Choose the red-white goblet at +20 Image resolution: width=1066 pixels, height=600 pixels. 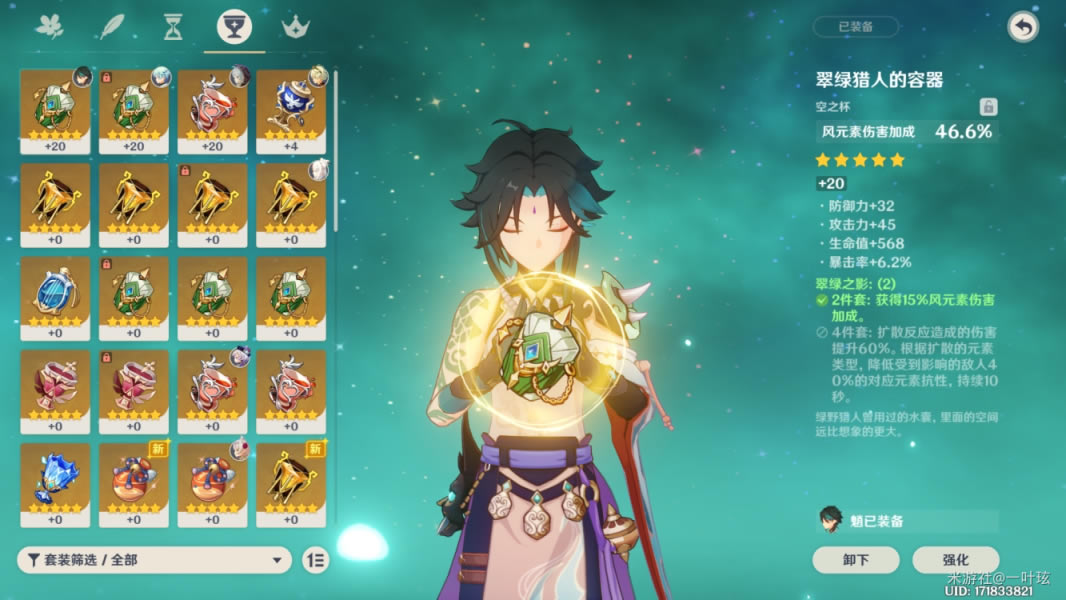[x=212, y=111]
